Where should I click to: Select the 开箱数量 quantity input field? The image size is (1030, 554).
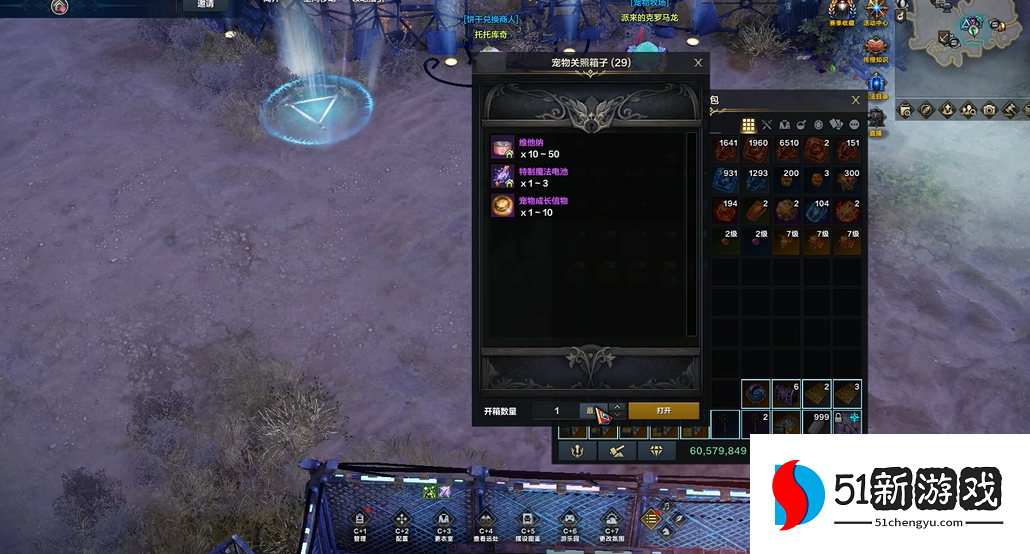(x=558, y=411)
